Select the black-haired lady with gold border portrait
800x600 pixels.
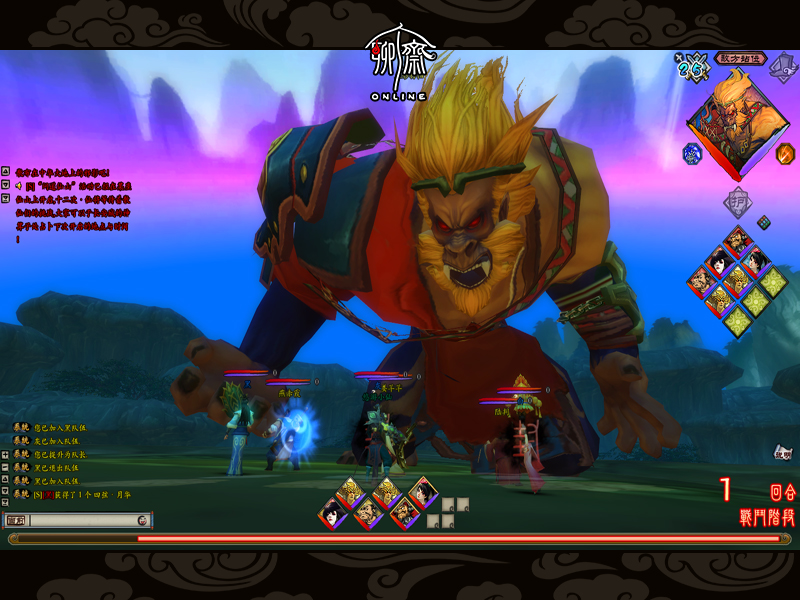tap(423, 491)
